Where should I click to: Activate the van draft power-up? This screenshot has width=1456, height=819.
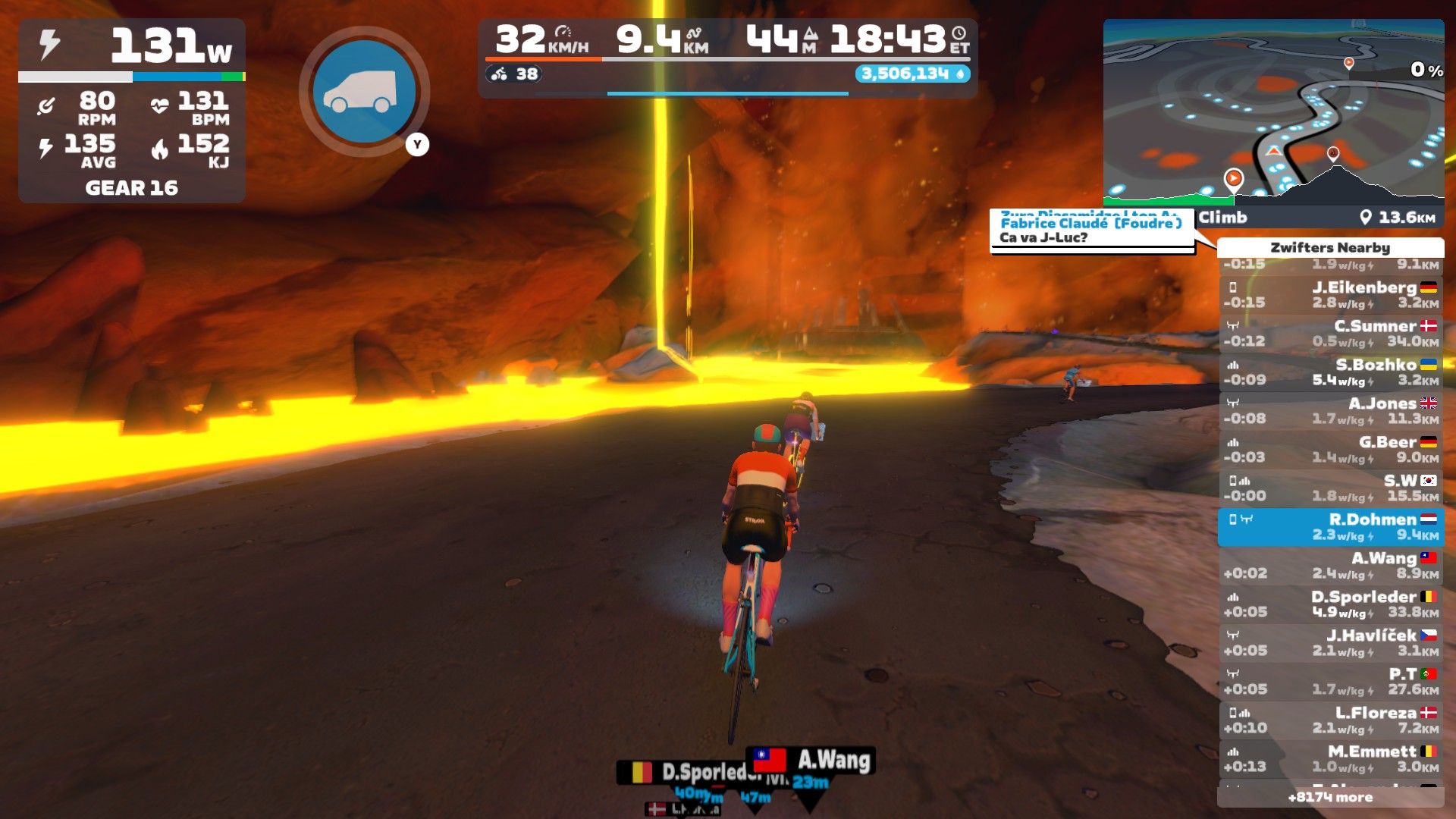pyautogui.click(x=365, y=92)
